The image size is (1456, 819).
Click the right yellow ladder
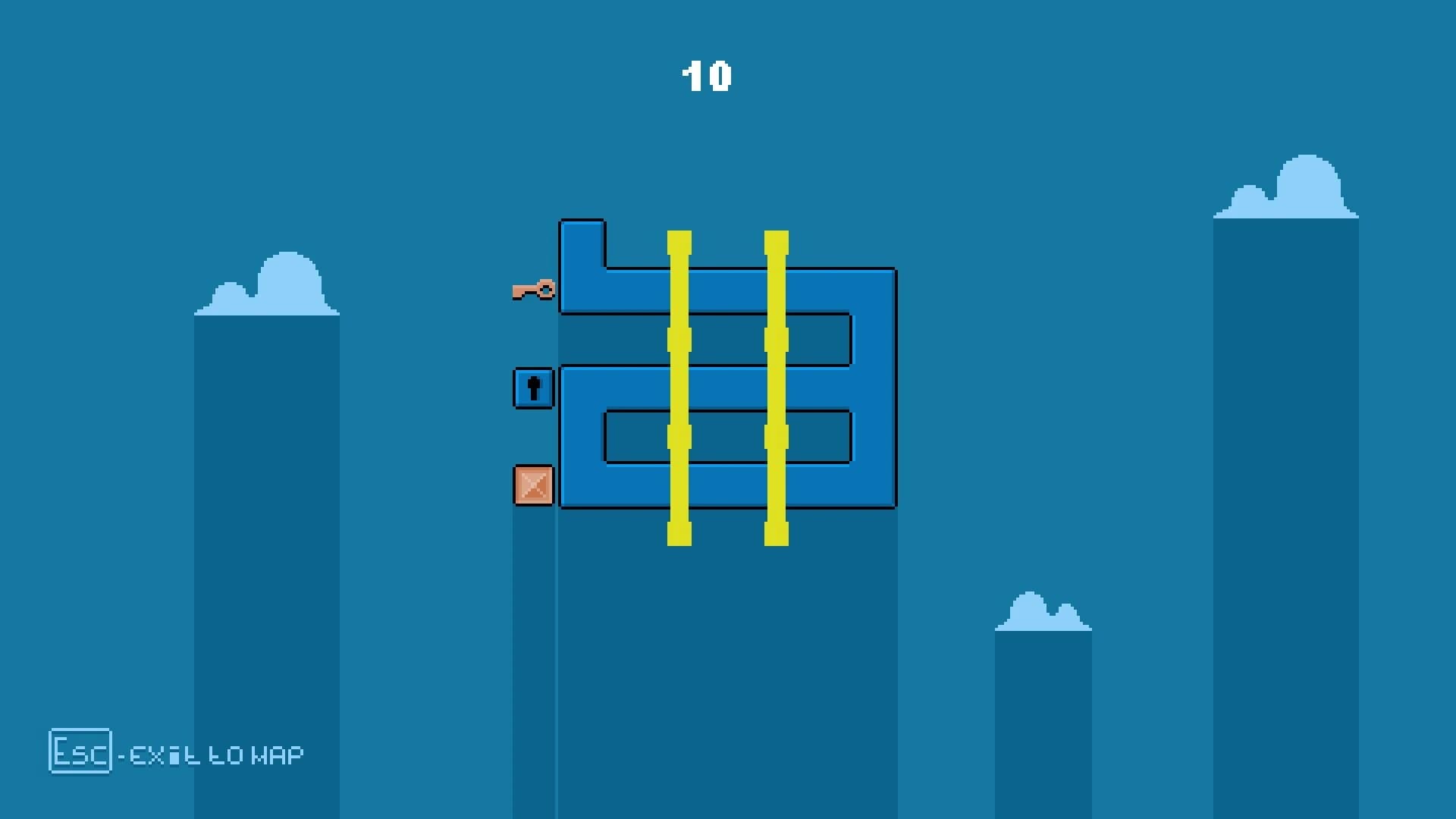(777, 379)
